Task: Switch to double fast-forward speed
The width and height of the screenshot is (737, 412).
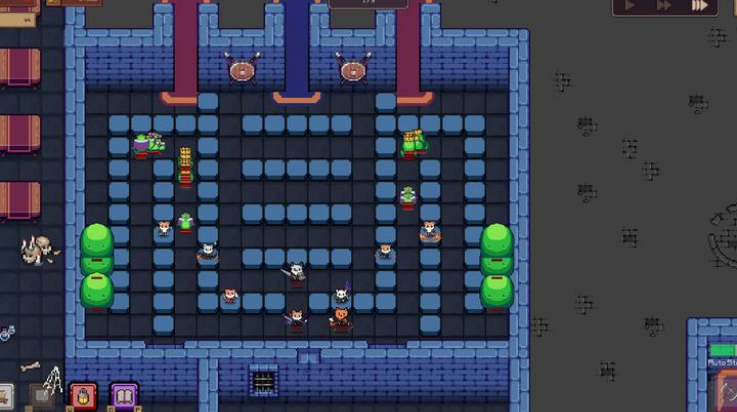Action: 664,5
